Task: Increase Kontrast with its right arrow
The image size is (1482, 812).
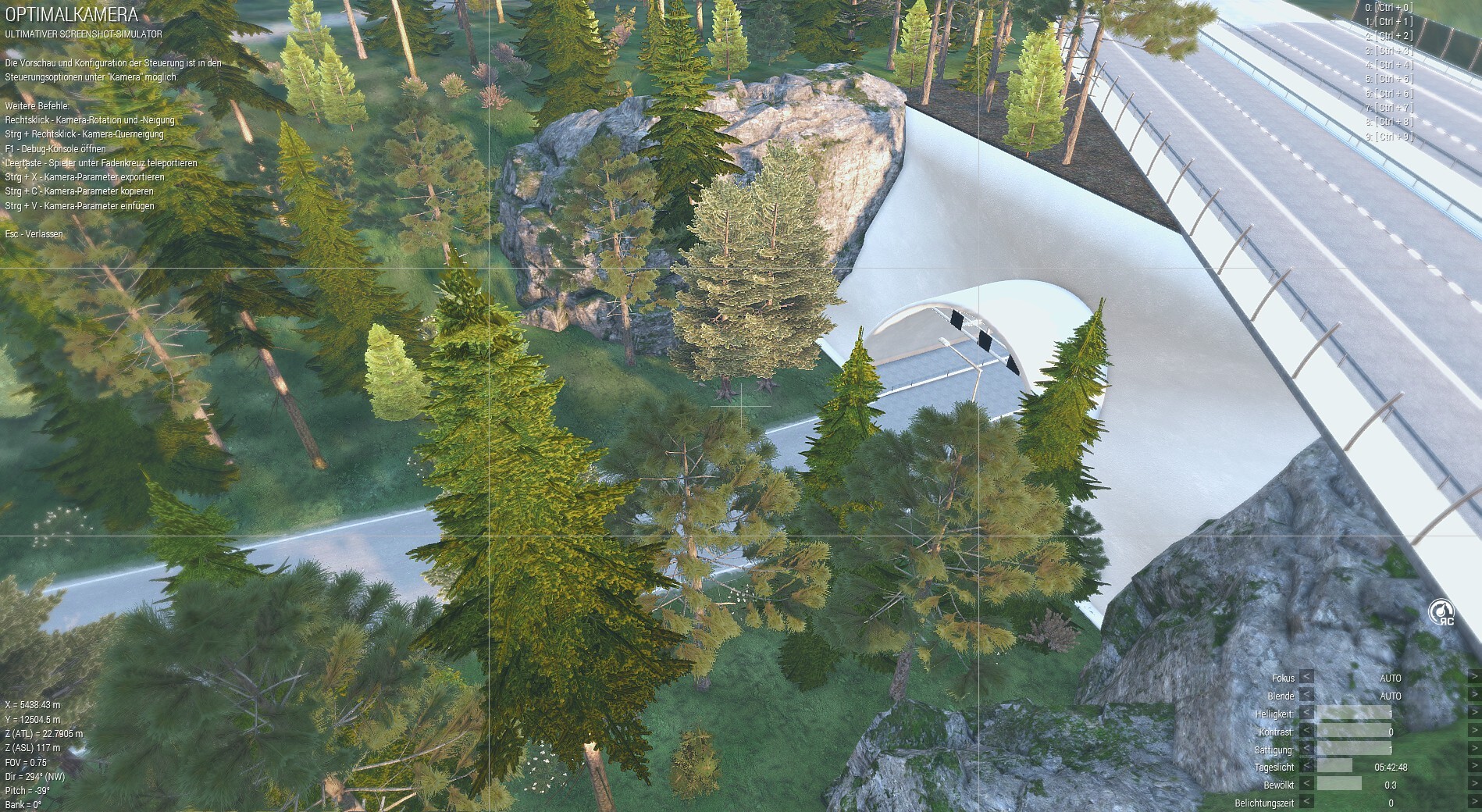Action: pos(1474,732)
